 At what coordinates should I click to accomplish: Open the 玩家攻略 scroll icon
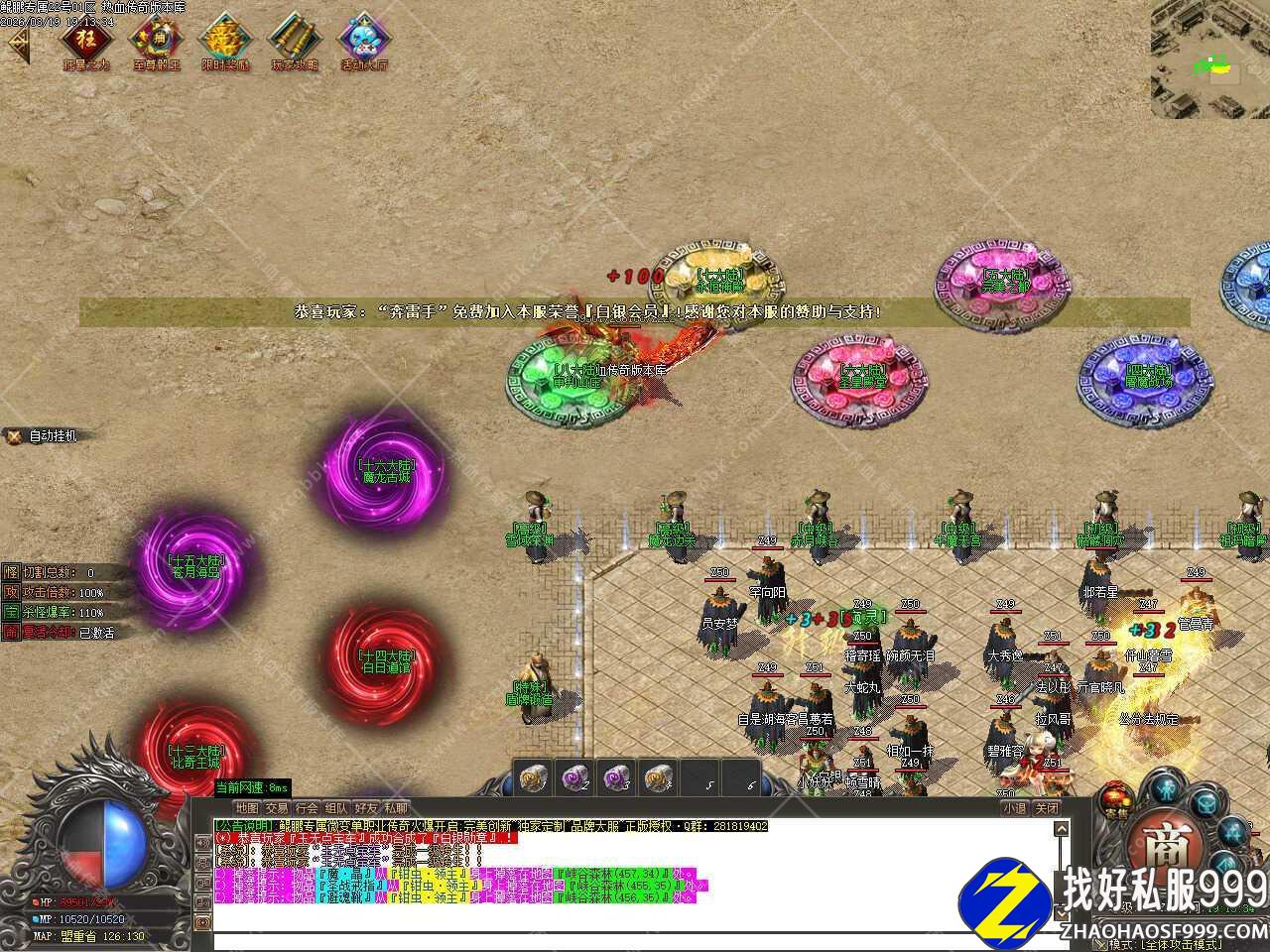click(x=295, y=42)
